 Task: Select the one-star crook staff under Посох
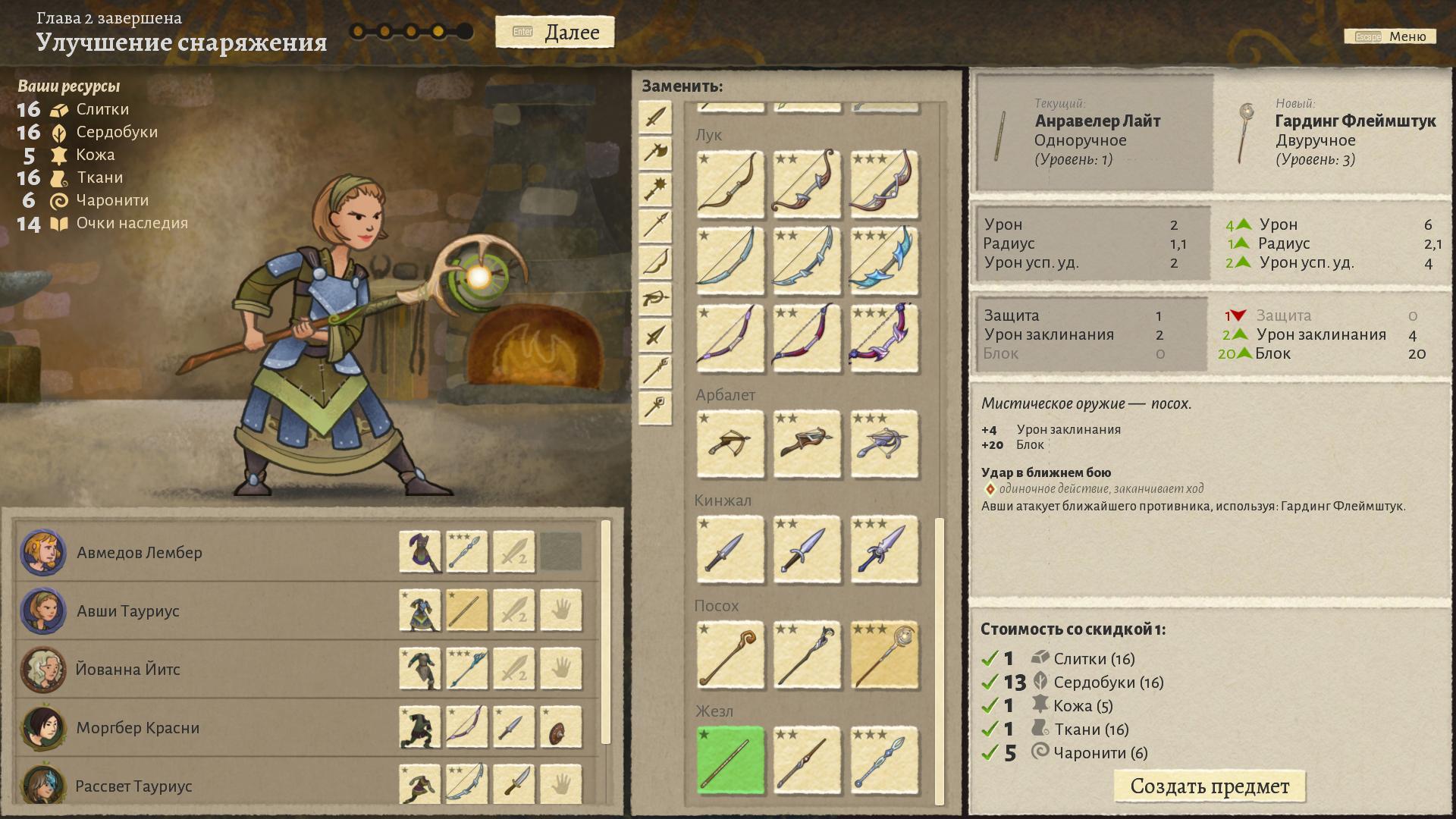point(730,656)
